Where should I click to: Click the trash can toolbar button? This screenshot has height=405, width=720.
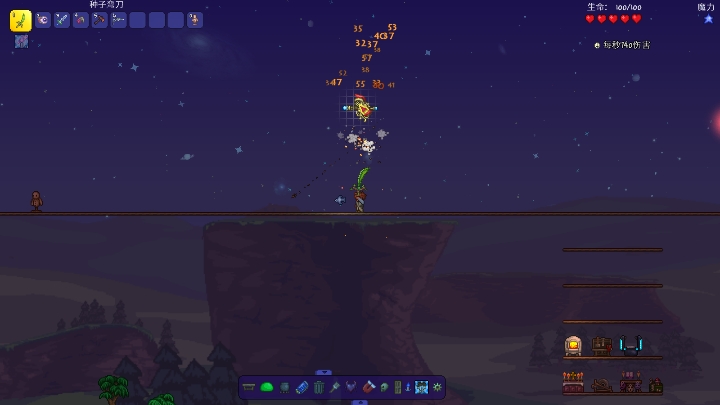click(319, 387)
